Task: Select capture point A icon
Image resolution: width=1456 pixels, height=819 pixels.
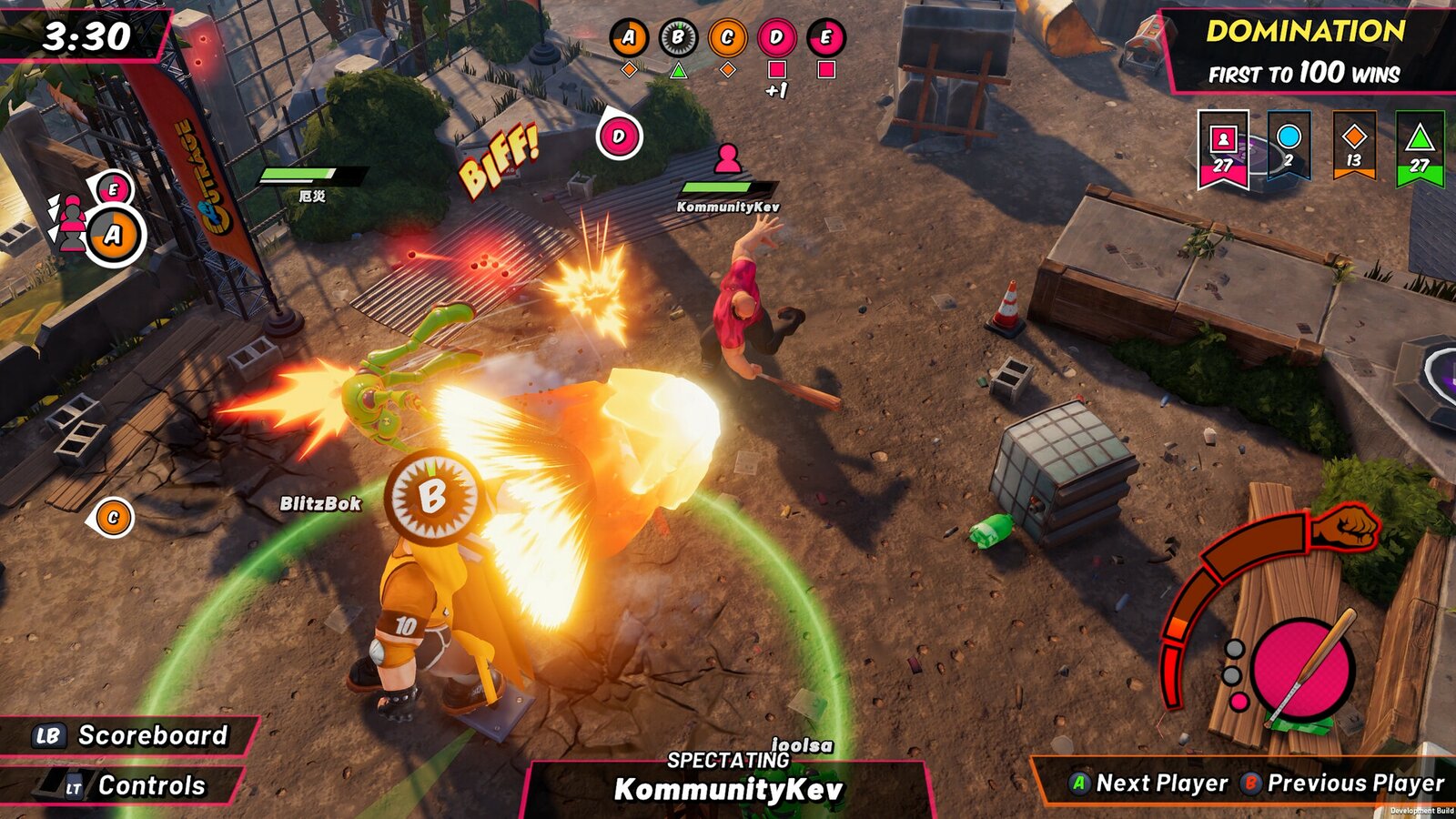Action: point(630,38)
